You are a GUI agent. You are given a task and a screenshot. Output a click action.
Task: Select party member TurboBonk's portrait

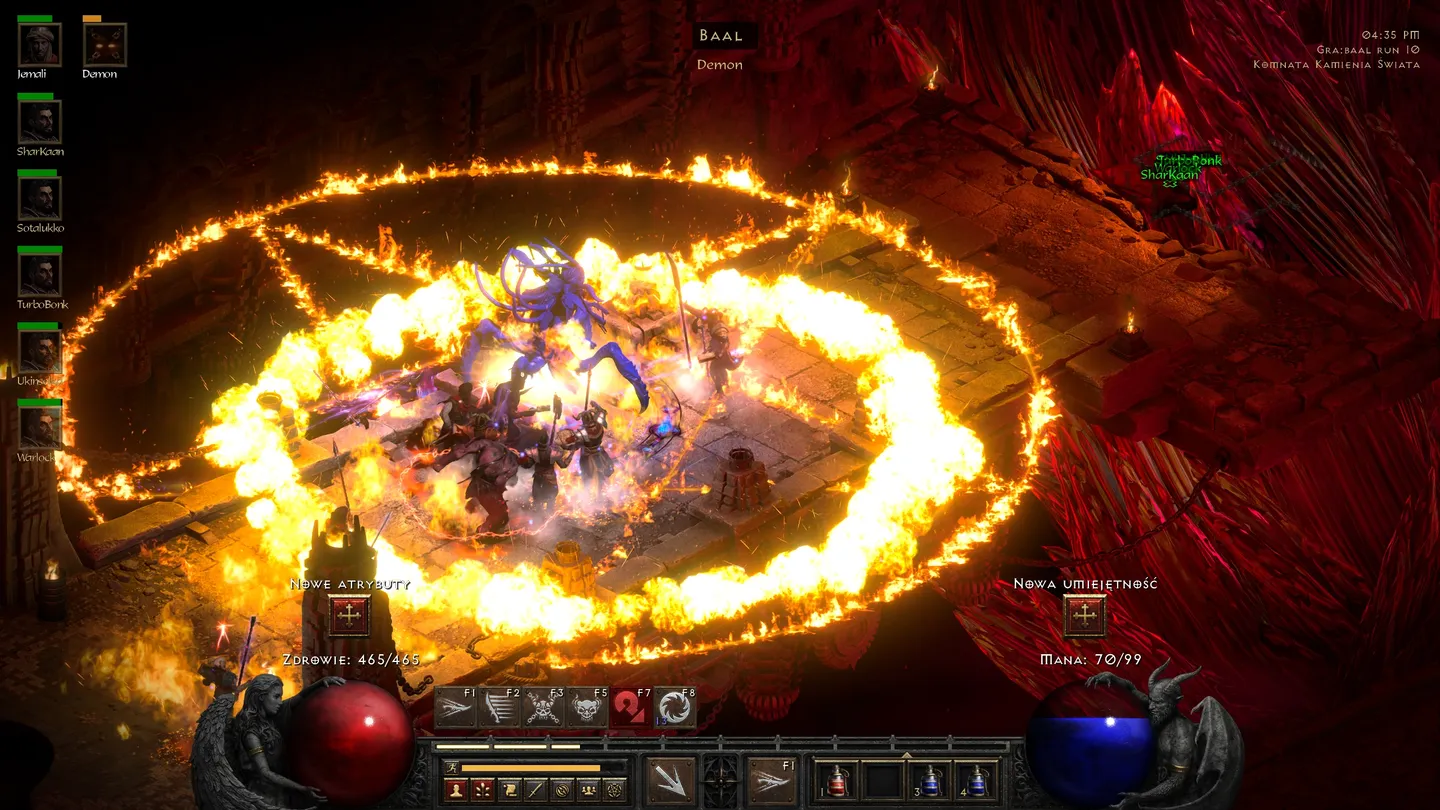pyautogui.click(x=40, y=275)
